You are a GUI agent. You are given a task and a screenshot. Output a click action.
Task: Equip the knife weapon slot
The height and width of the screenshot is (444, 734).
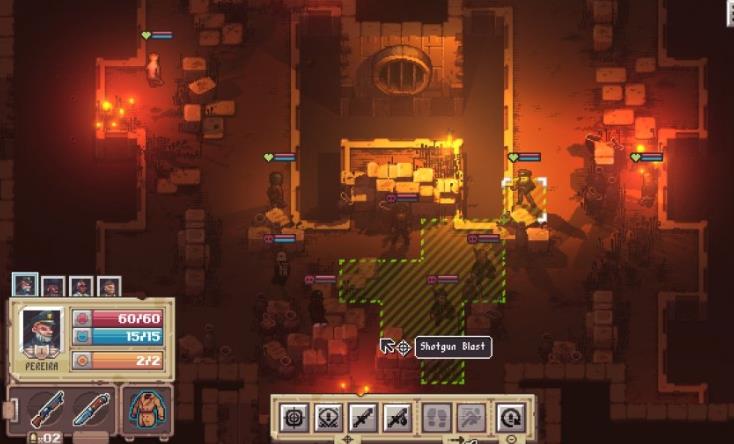point(89,409)
